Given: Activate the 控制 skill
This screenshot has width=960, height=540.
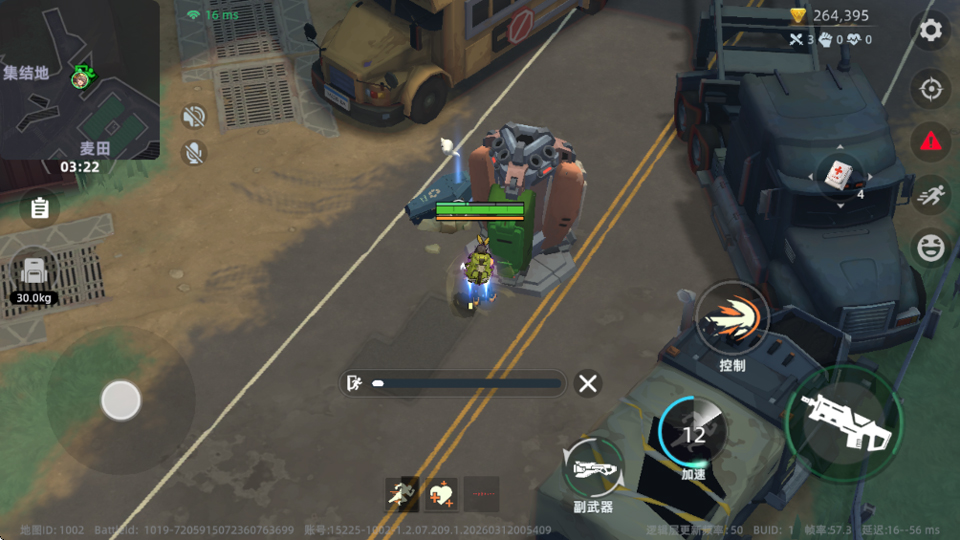Looking at the screenshot, I should (733, 320).
